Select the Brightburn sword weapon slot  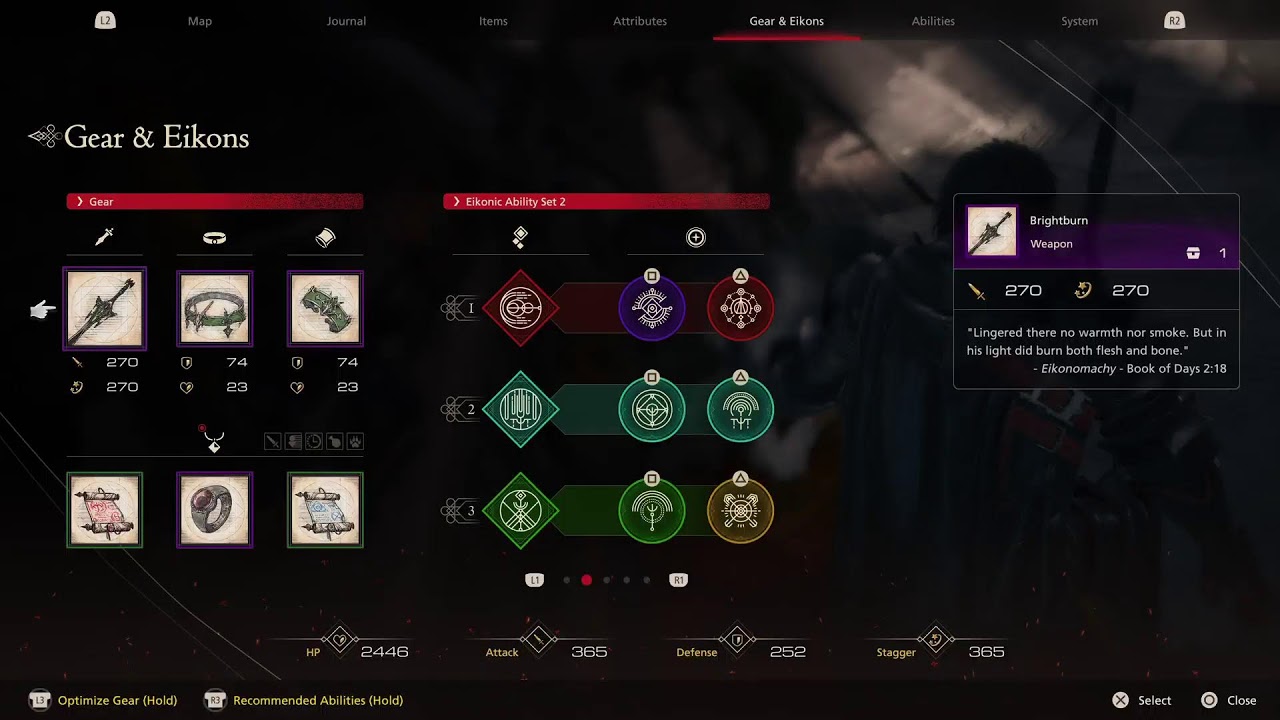tap(105, 309)
